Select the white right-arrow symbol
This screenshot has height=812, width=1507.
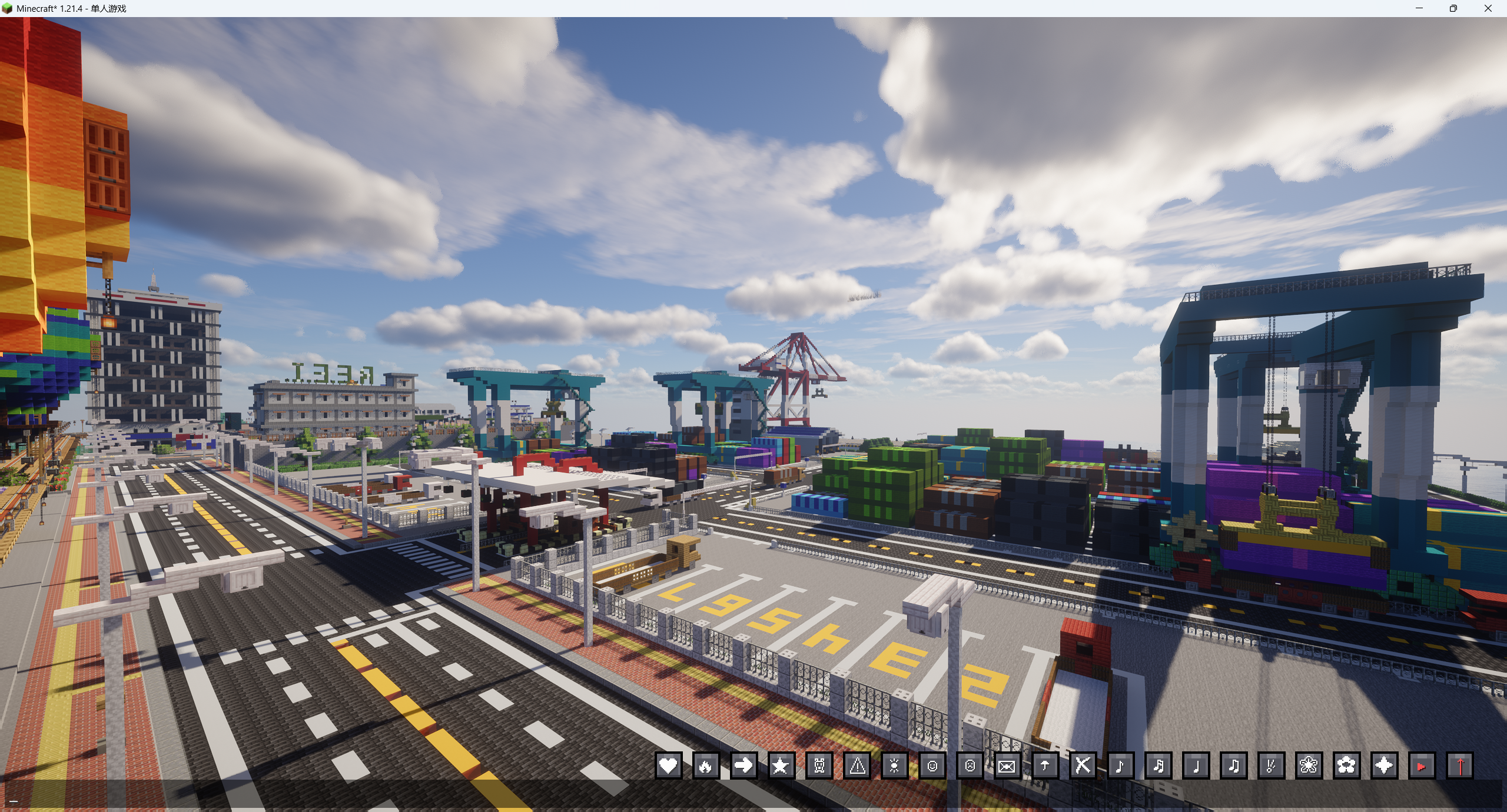click(743, 766)
